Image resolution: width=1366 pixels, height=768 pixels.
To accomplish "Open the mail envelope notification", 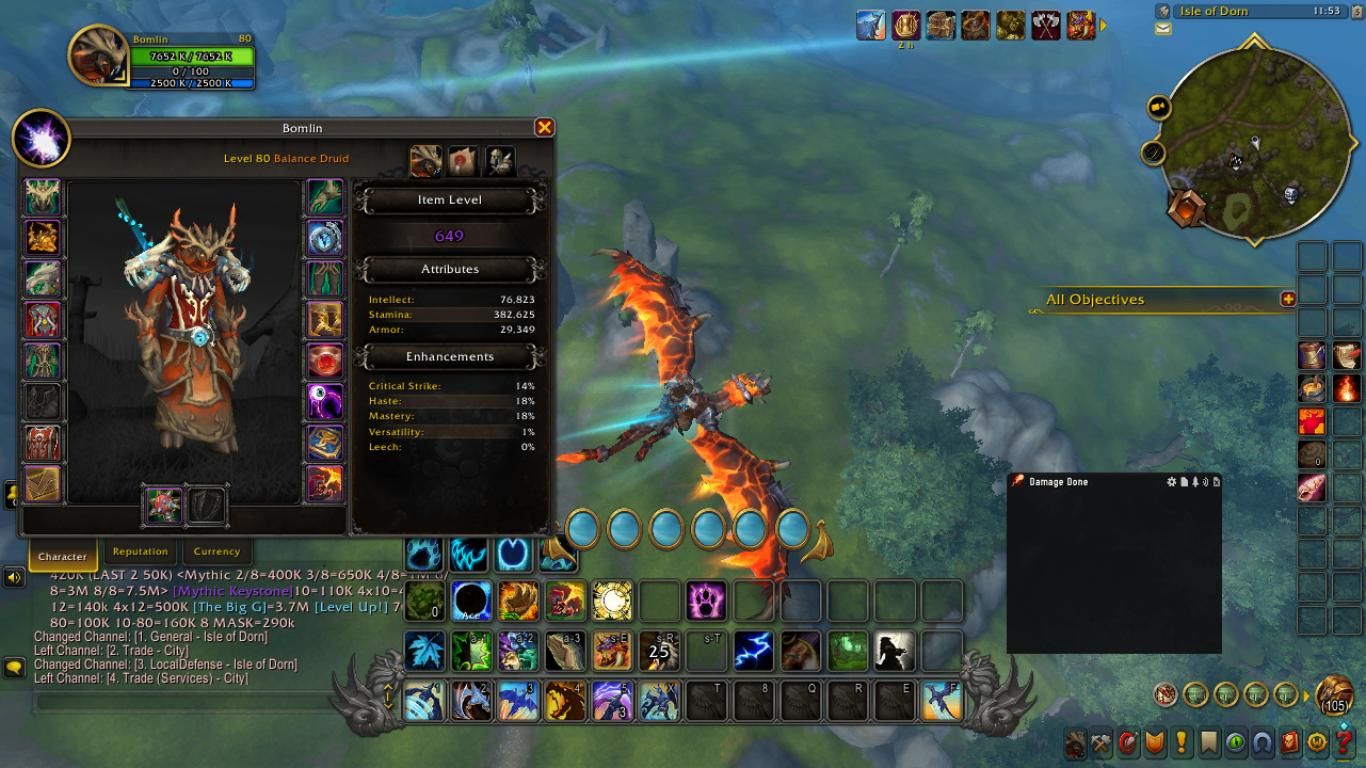I will [1163, 29].
